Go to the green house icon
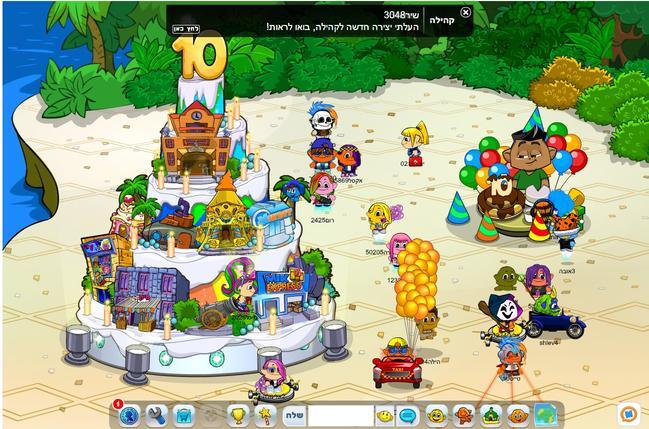This screenshot has width=649, height=429. [x=491, y=414]
